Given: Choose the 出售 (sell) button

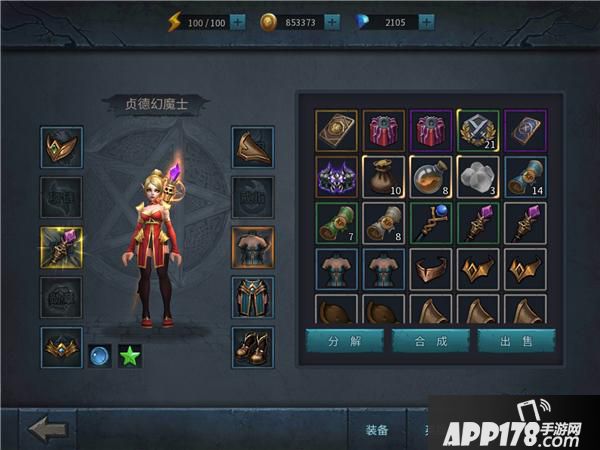Looking at the screenshot, I should (x=516, y=341).
